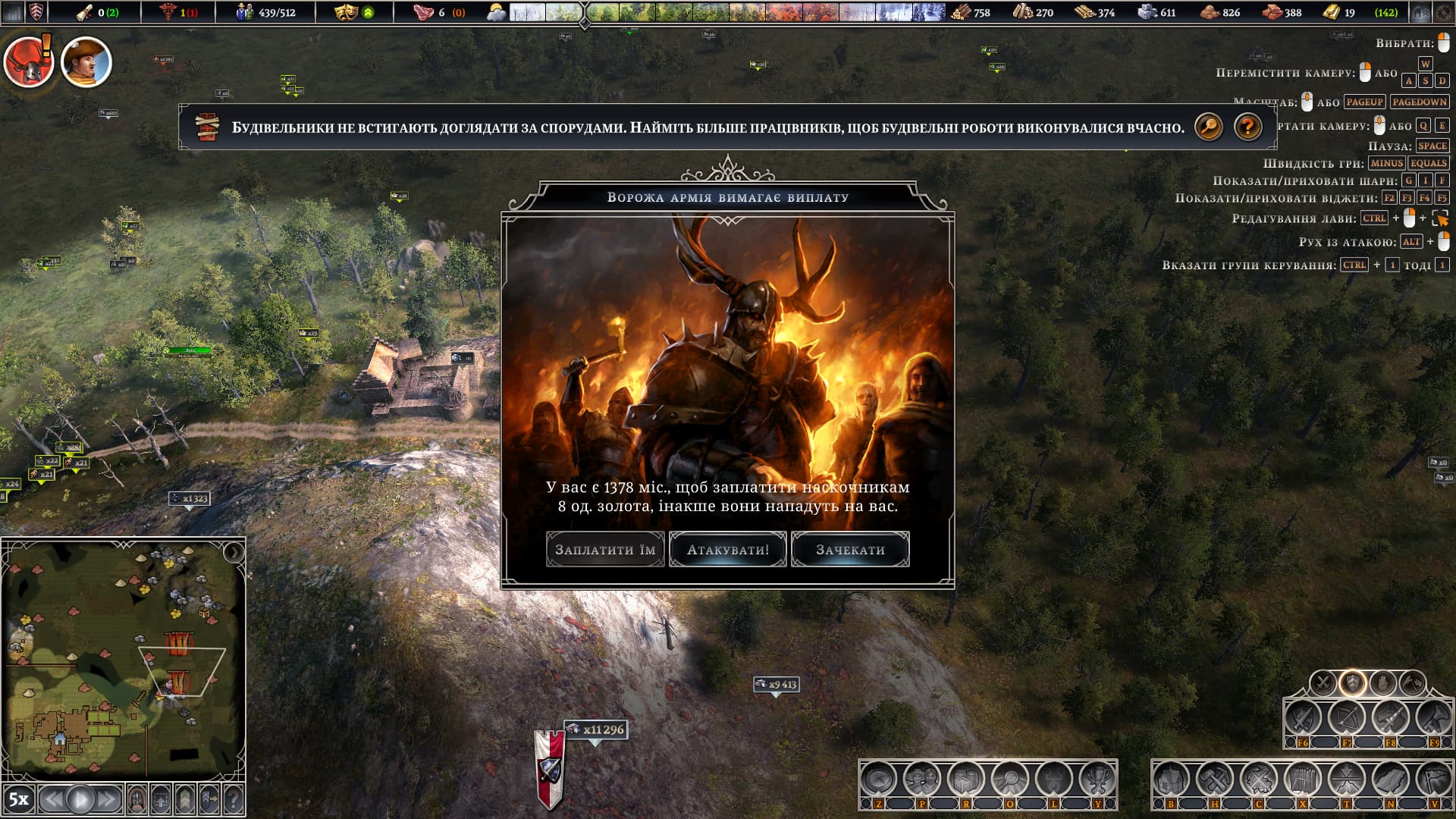Open help from the notification question mark

pyautogui.click(x=1247, y=127)
